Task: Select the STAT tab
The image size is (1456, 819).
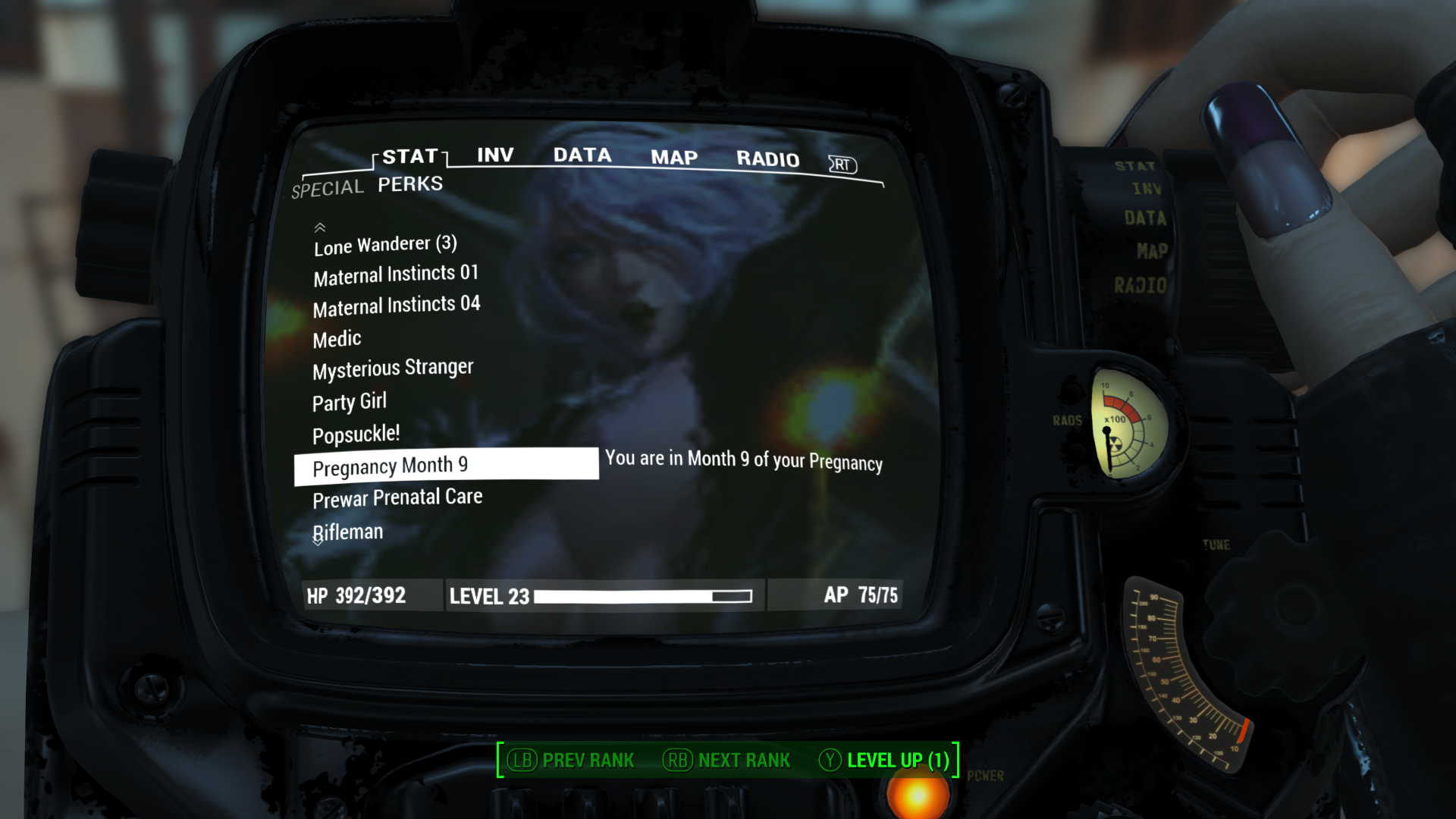Action: point(410,157)
